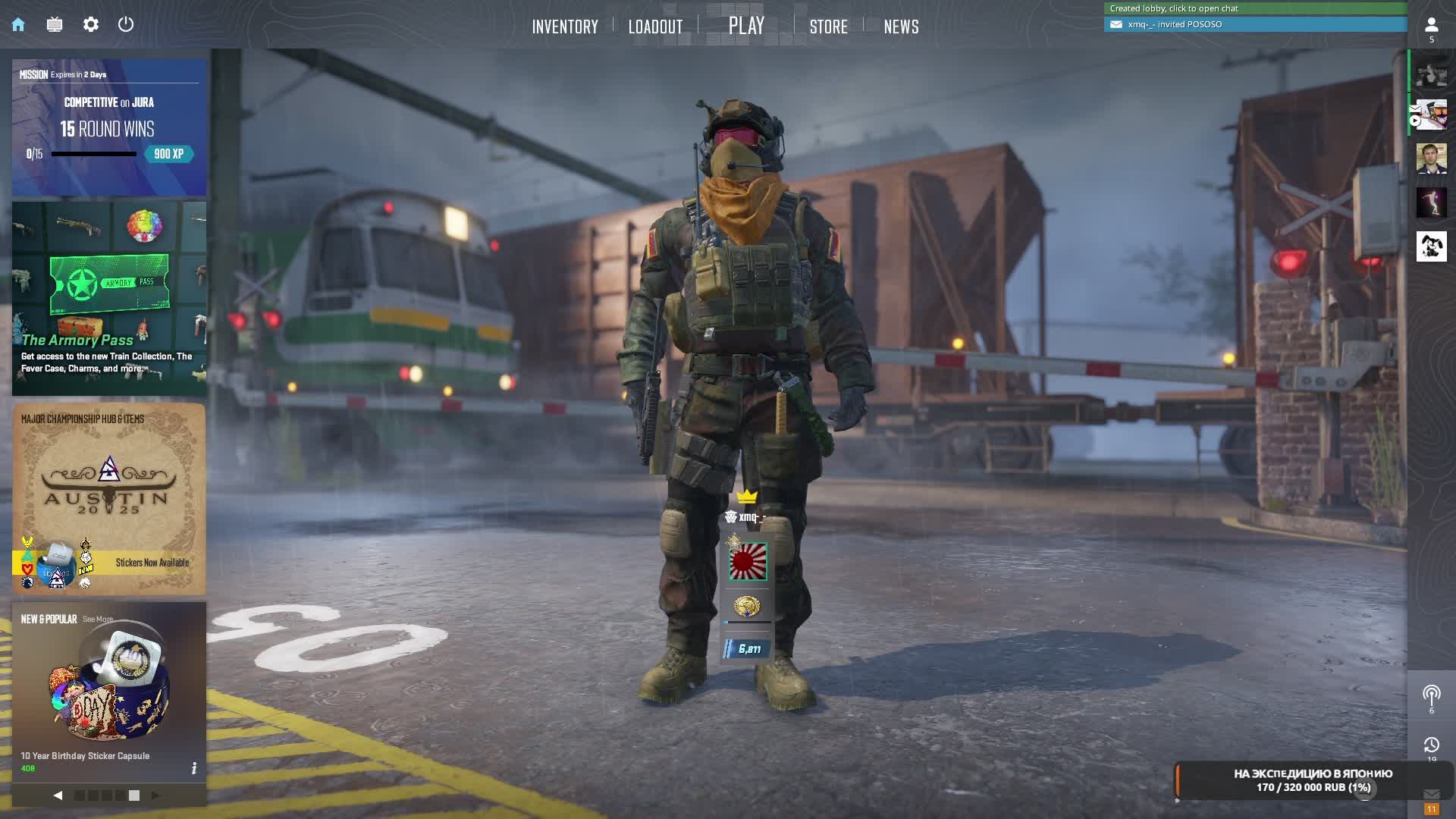
Task: View The Armory Pass promotion
Action: 109,298
